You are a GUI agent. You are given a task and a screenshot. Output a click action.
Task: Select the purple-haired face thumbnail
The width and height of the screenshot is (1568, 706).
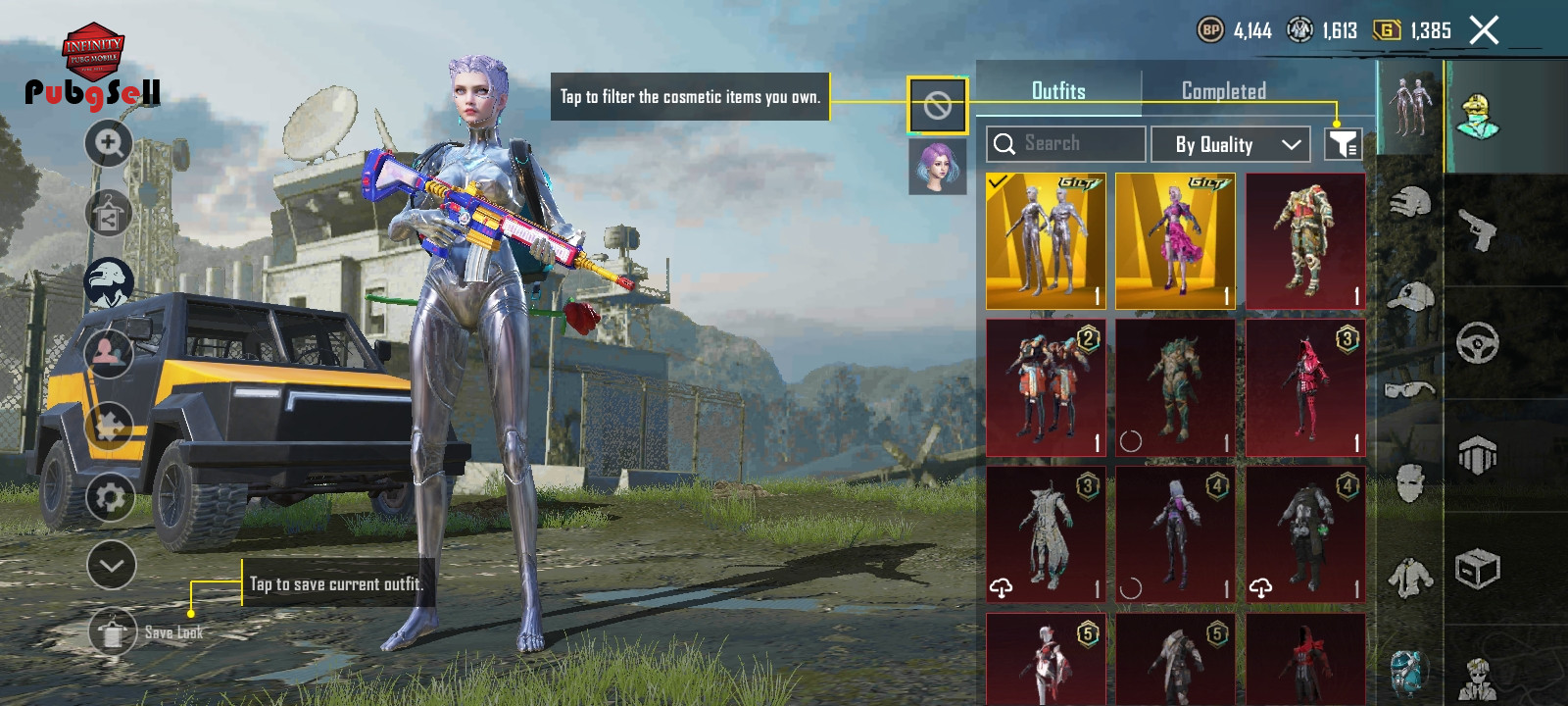tap(937, 166)
